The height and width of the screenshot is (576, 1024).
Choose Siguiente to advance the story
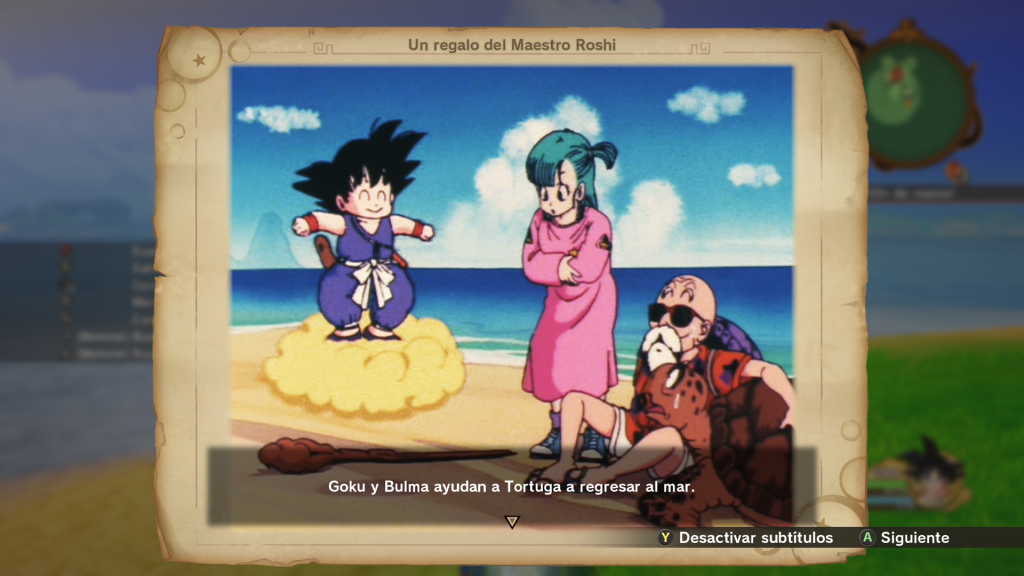(905, 538)
